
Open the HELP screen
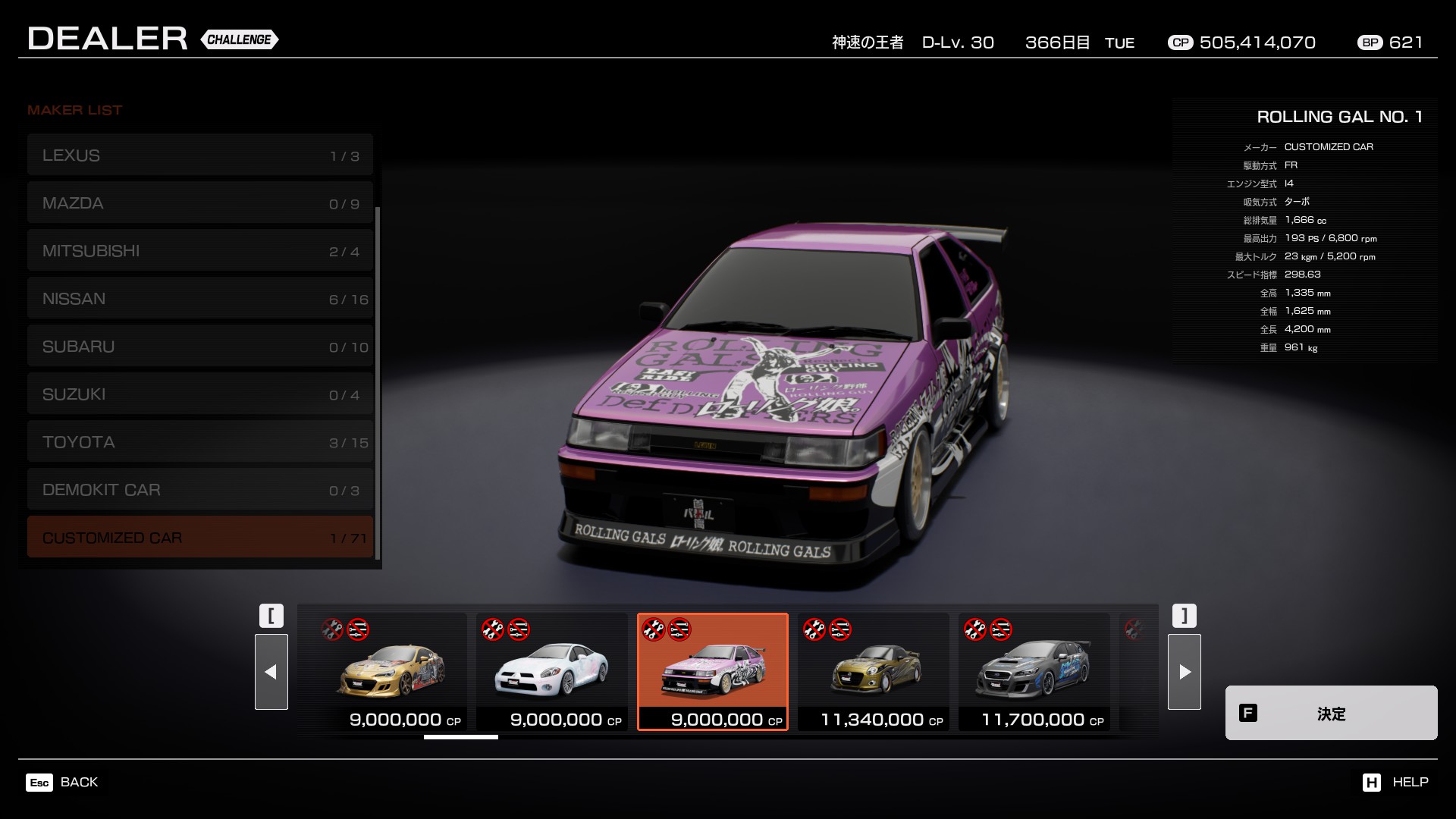tap(1395, 782)
